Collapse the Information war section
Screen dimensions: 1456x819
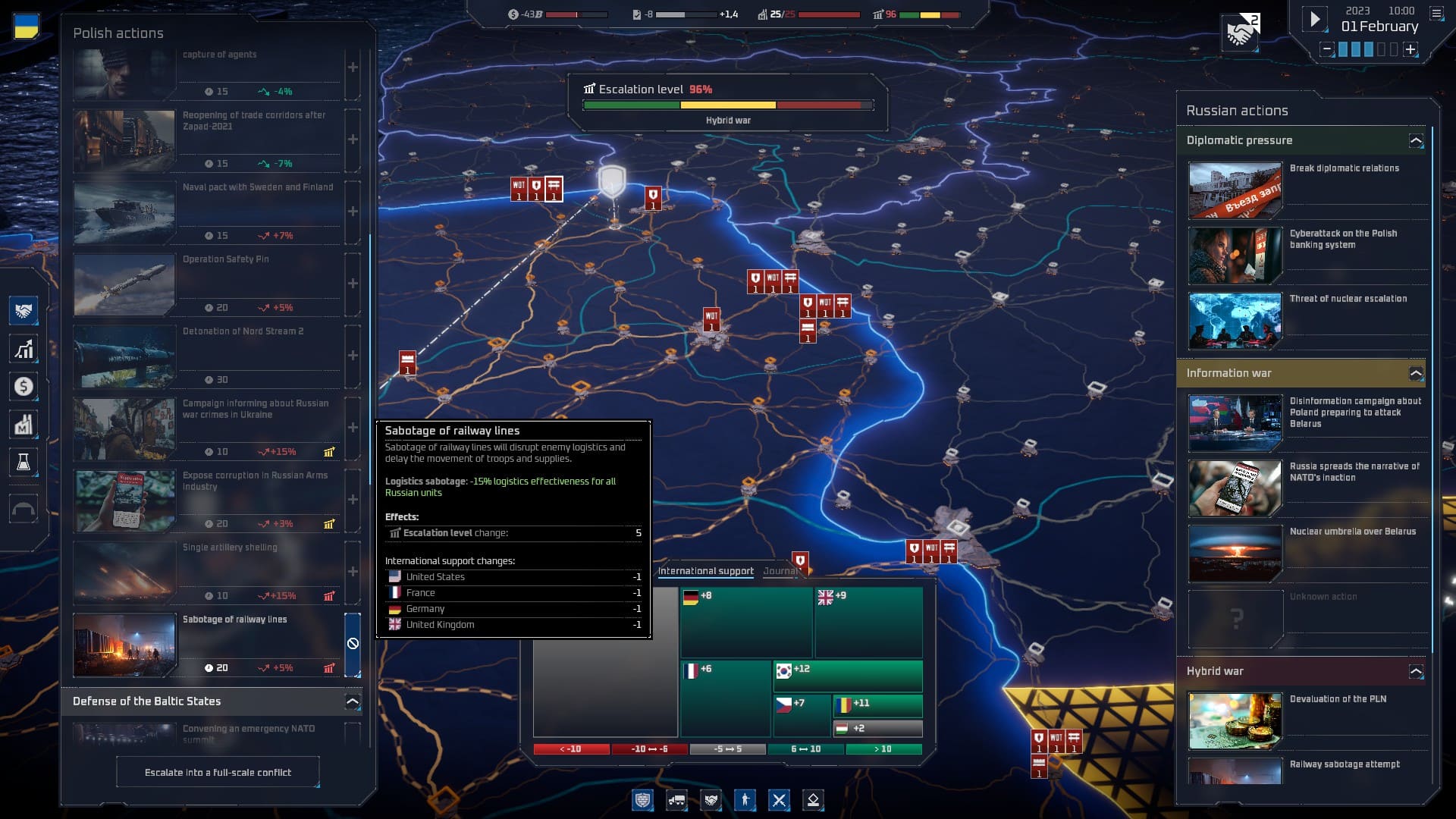[x=1416, y=373]
